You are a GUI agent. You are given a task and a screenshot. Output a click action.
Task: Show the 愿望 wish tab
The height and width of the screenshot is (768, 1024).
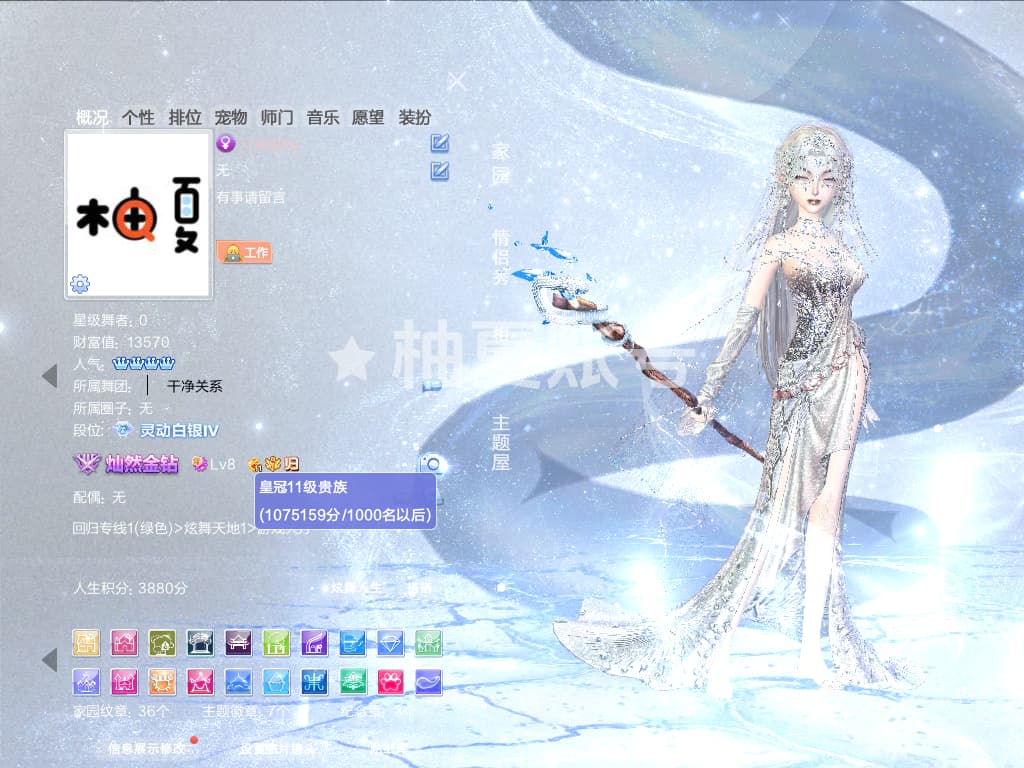click(x=368, y=117)
